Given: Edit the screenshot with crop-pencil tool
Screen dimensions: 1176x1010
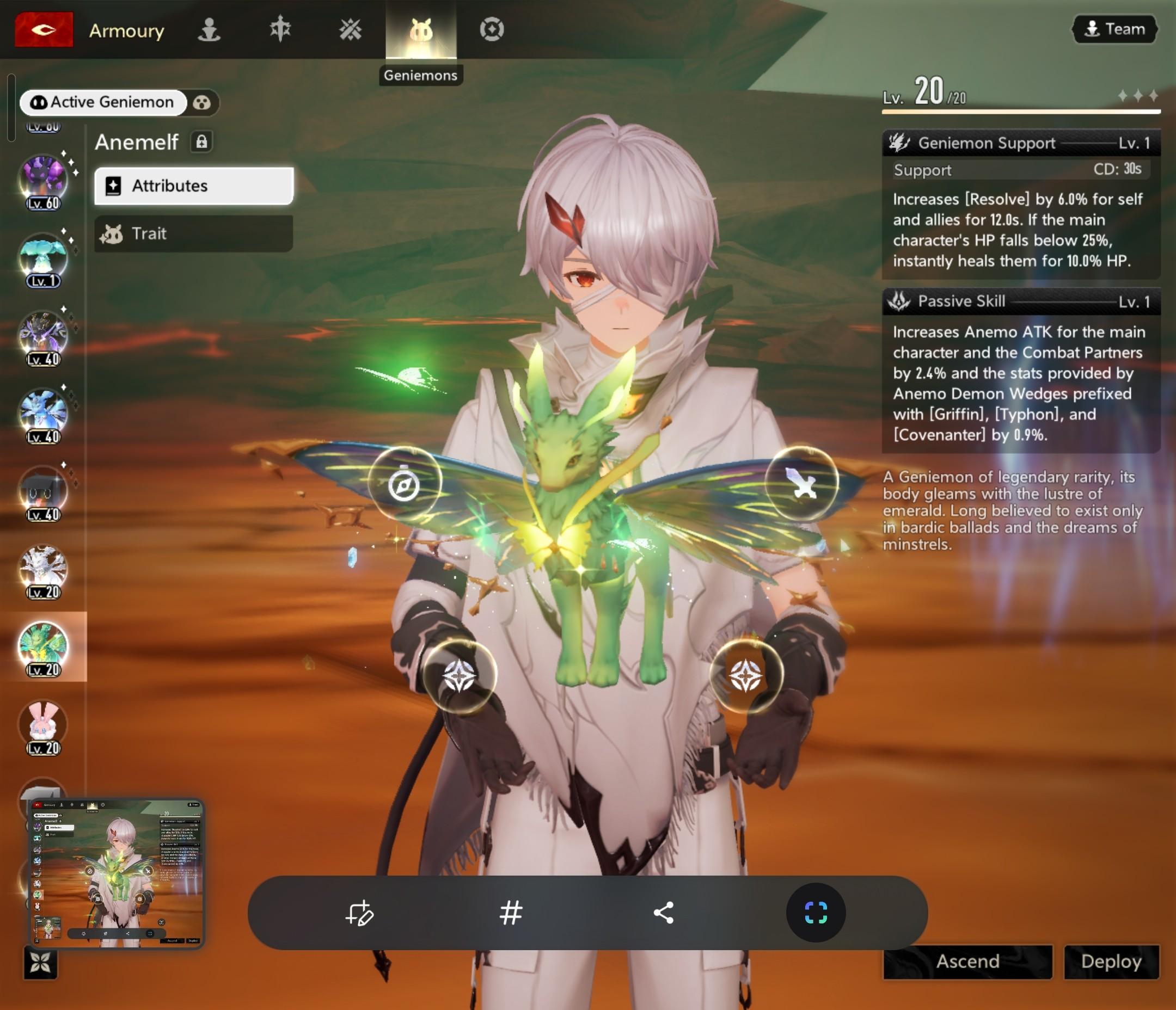Looking at the screenshot, I should (x=359, y=913).
